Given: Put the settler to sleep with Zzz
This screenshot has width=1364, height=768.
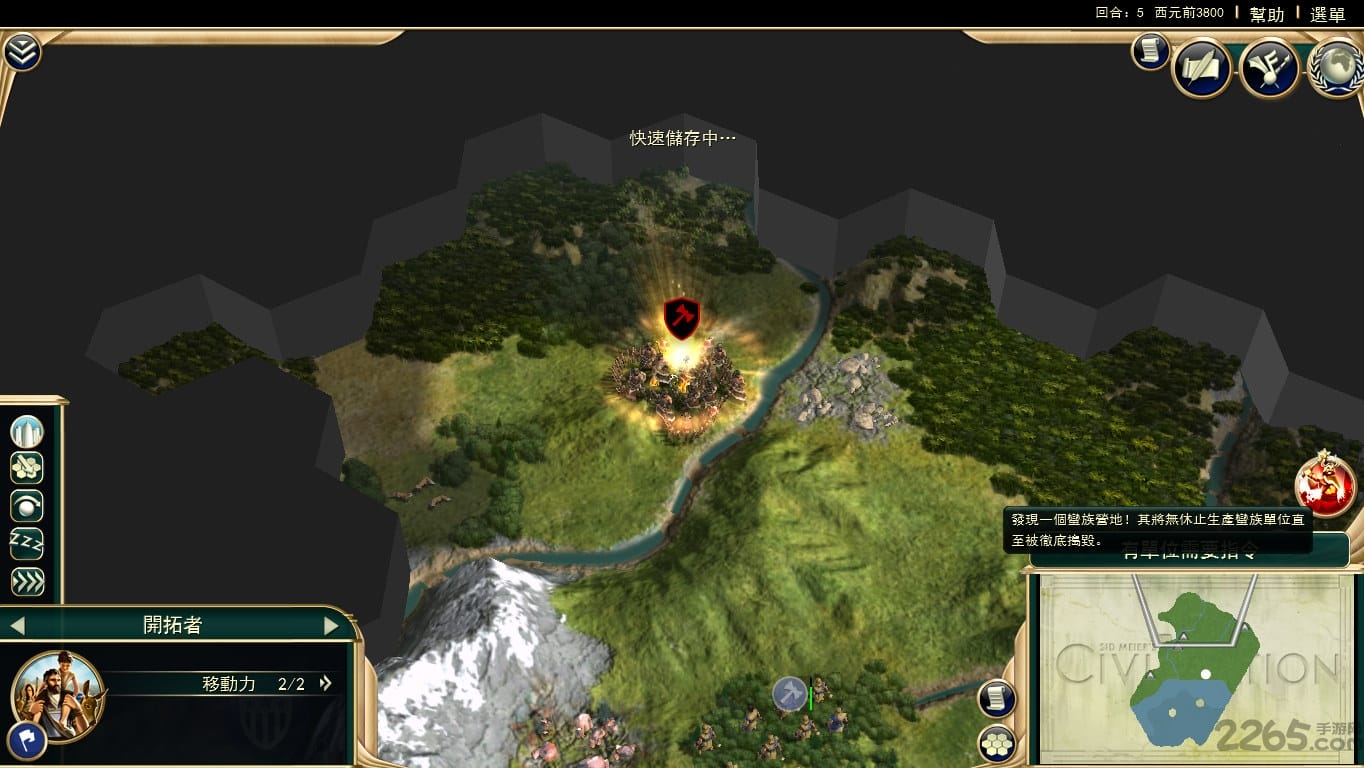Looking at the screenshot, I should 26,543.
